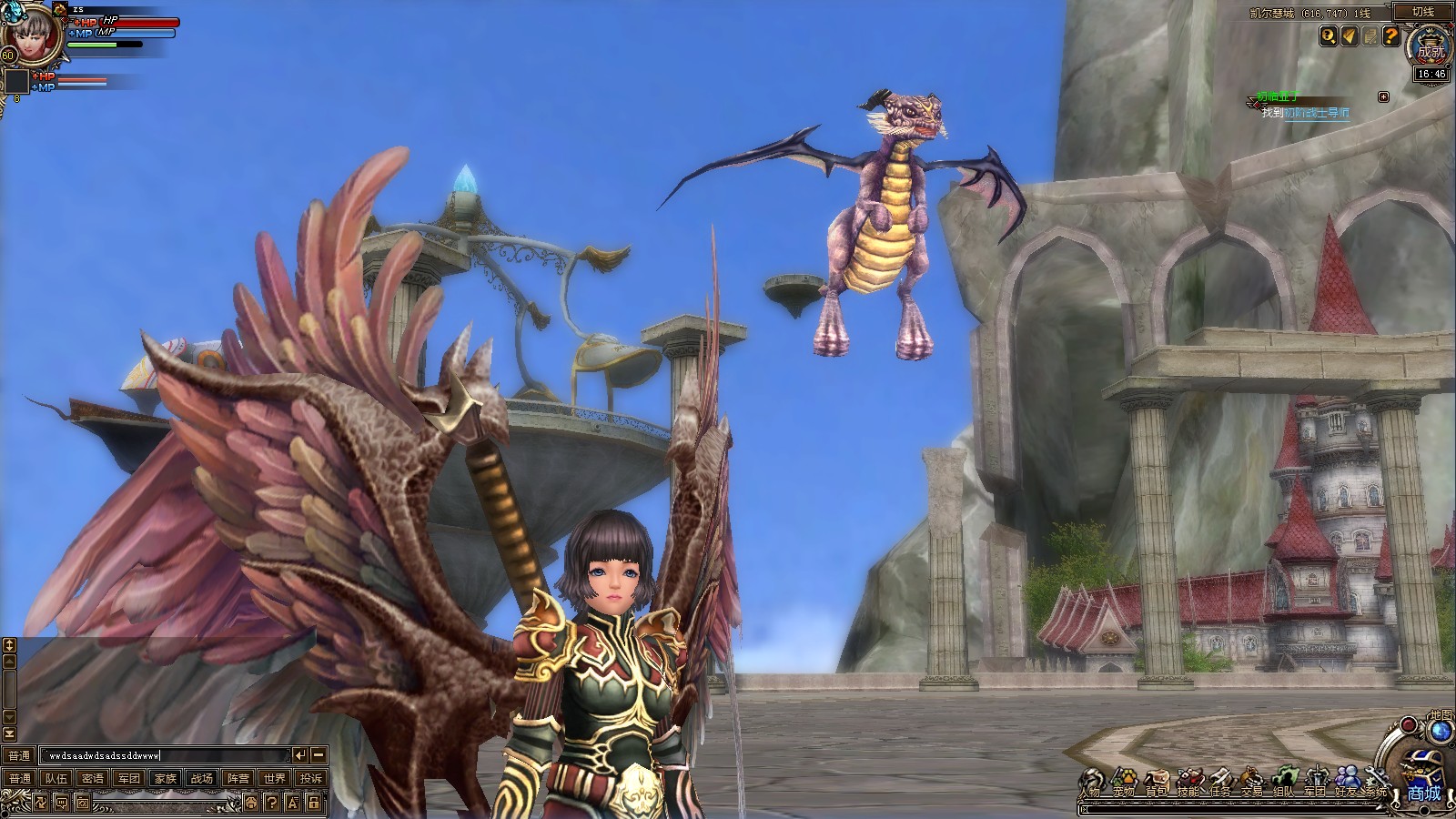The height and width of the screenshot is (819, 1456).
Task: Open the 人物 character menu
Action: 1092,783
